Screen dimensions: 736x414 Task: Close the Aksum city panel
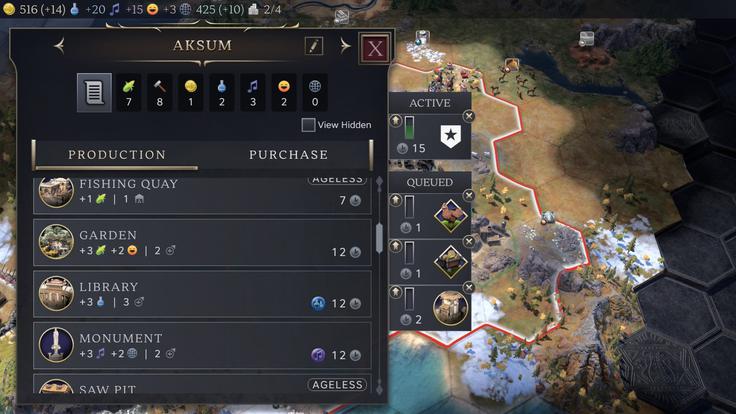tap(375, 48)
